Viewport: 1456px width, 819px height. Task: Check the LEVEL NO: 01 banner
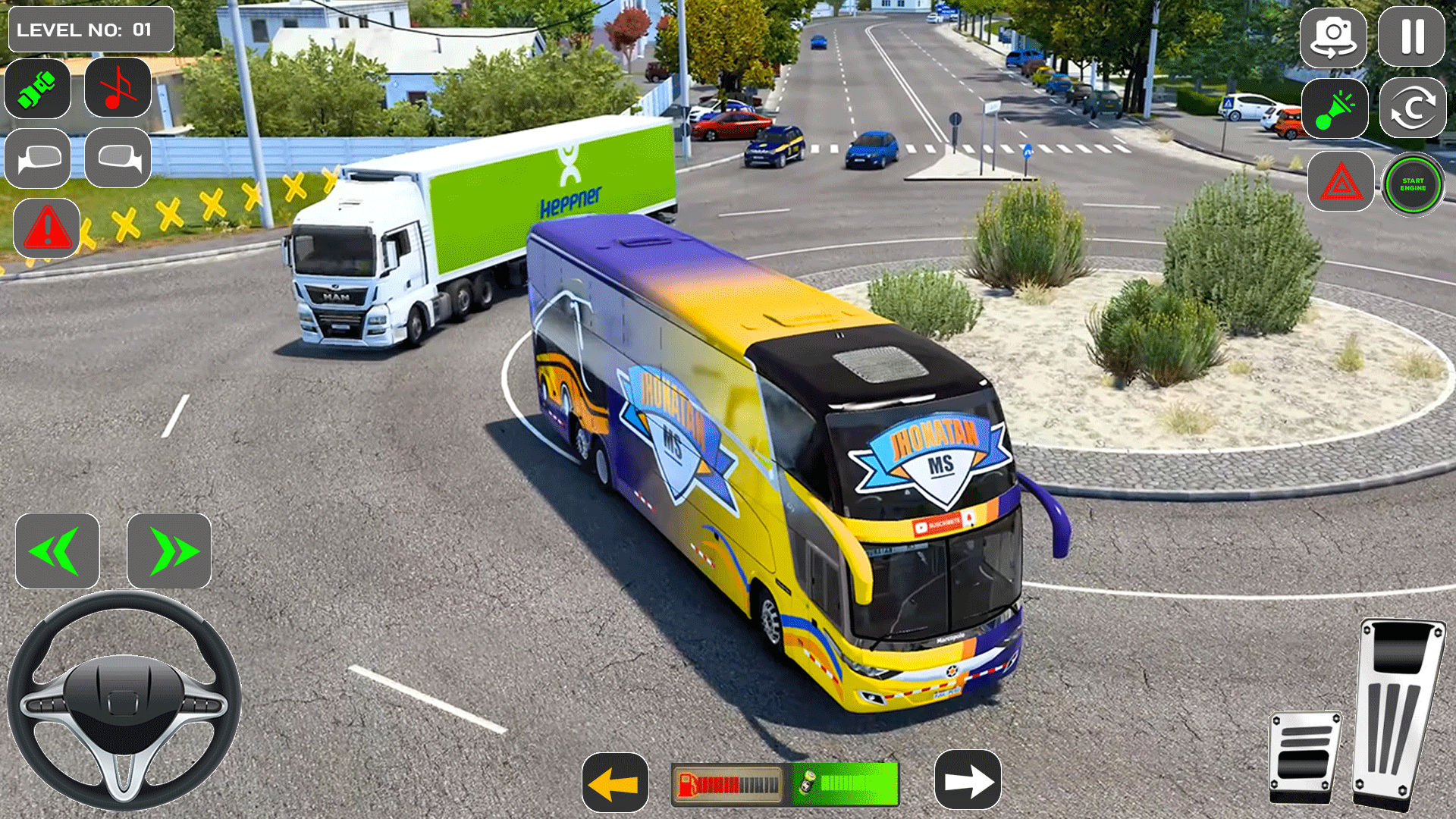89,30
